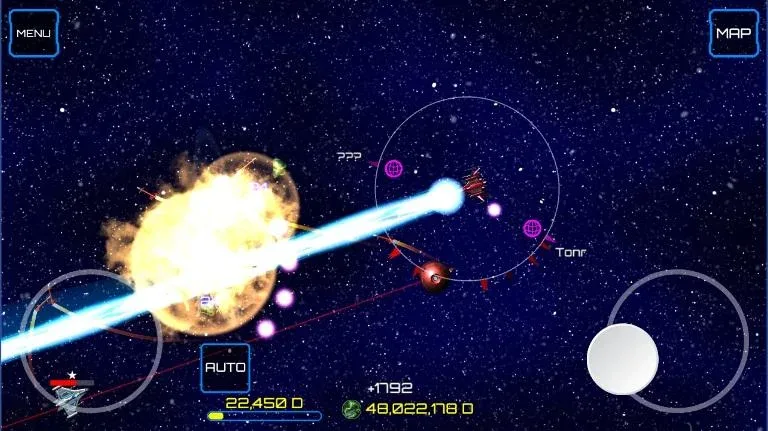
Task: Open the MENU button
Action: coord(34,33)
